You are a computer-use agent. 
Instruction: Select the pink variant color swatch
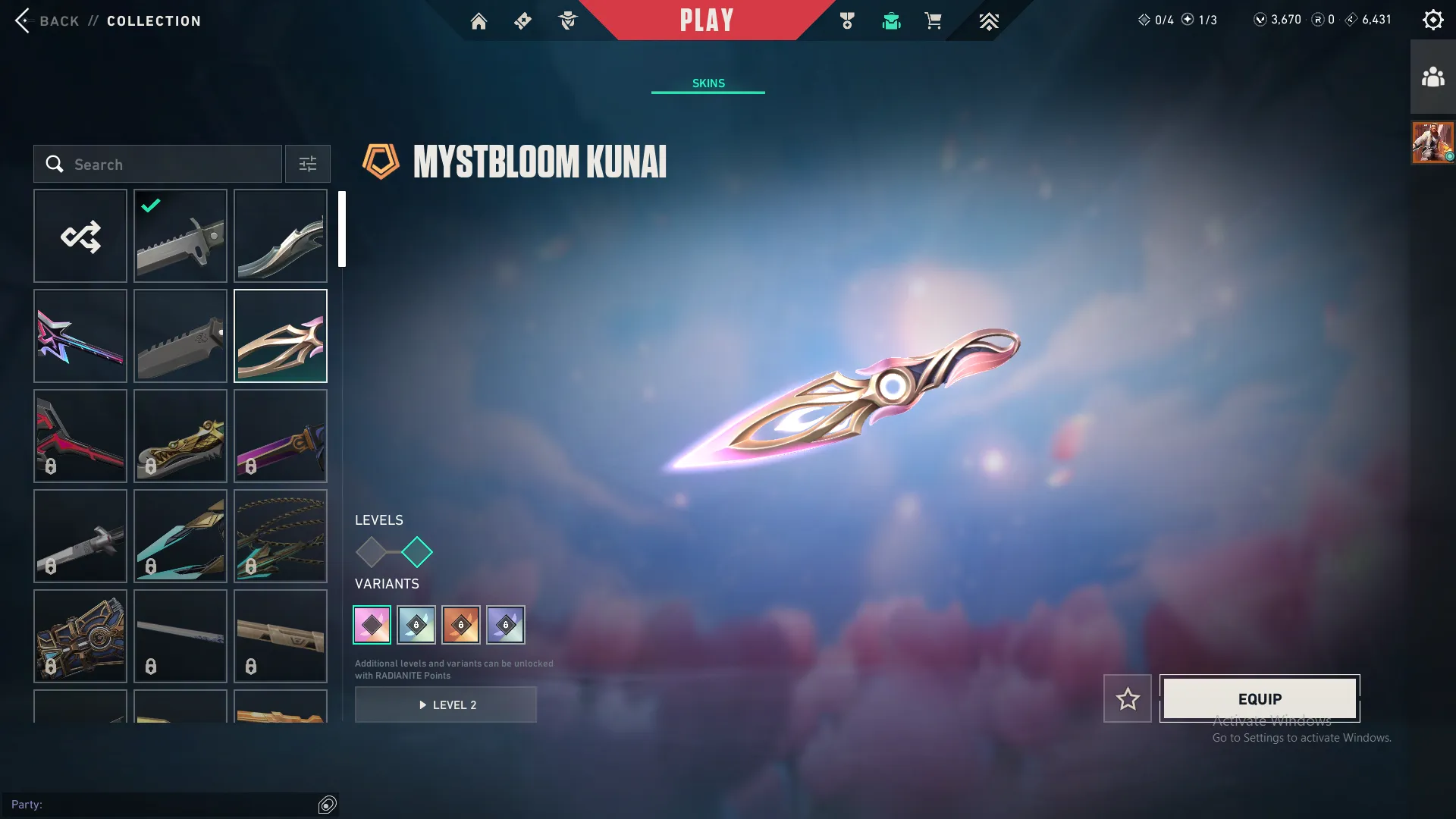point(372,624)
